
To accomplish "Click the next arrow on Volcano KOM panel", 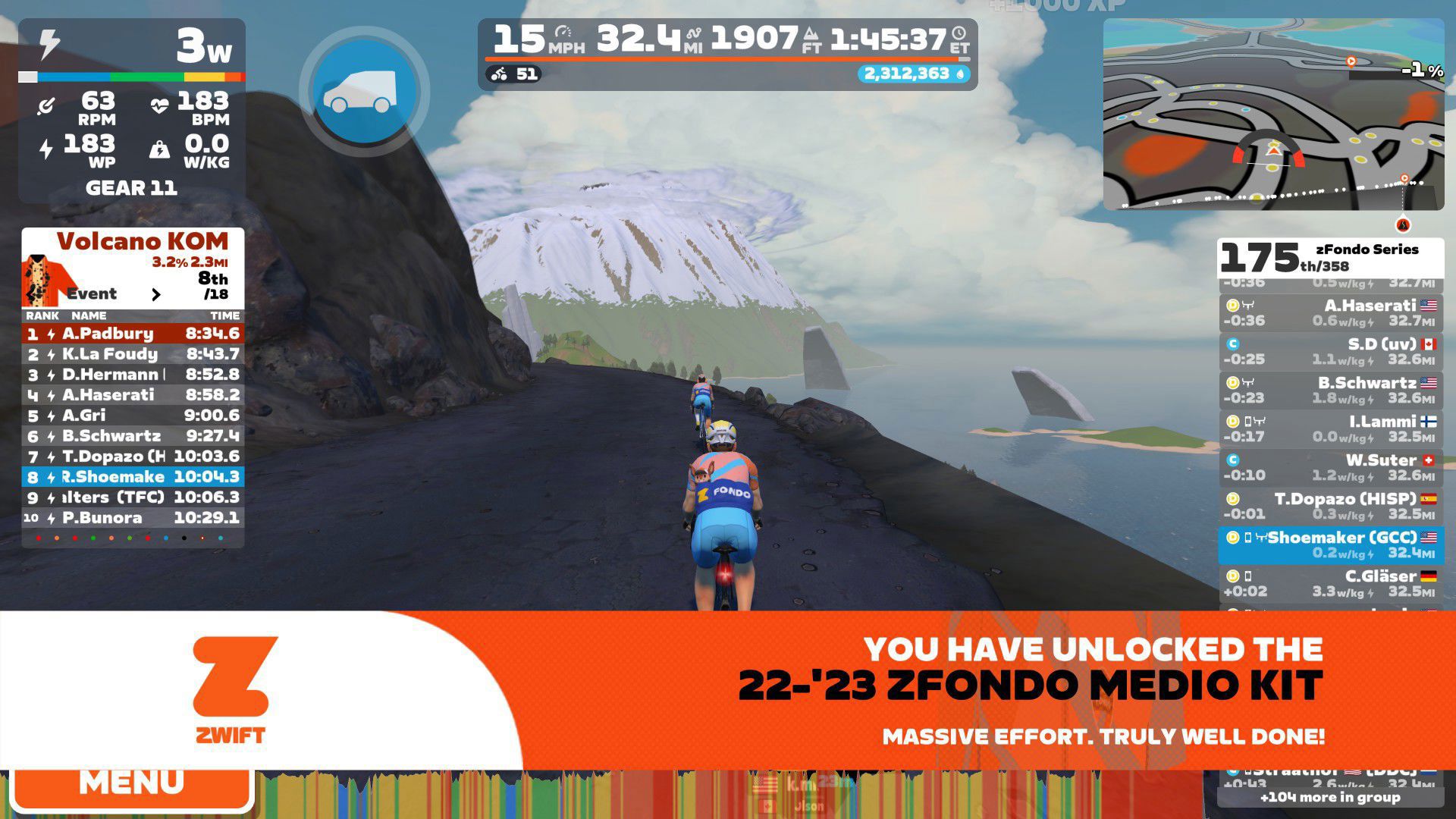I will (156, 294).
